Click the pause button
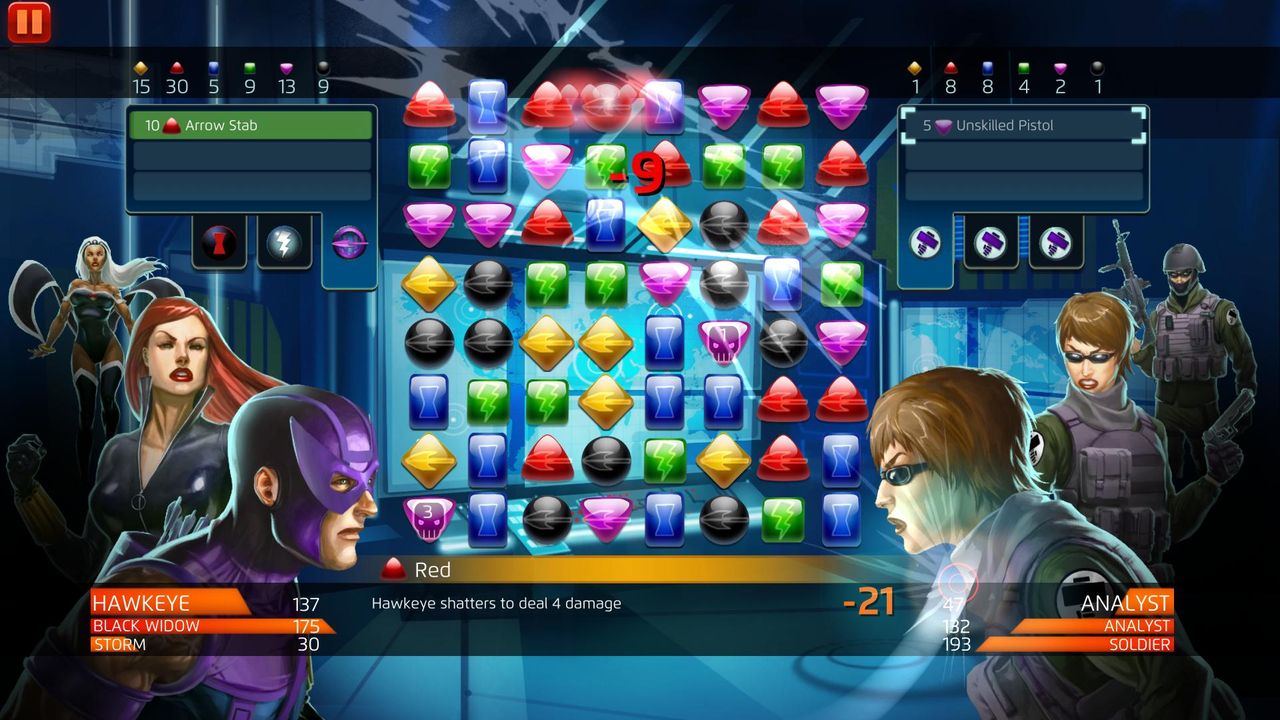This screenshot has width=1280, height=720. click(30, 22)
